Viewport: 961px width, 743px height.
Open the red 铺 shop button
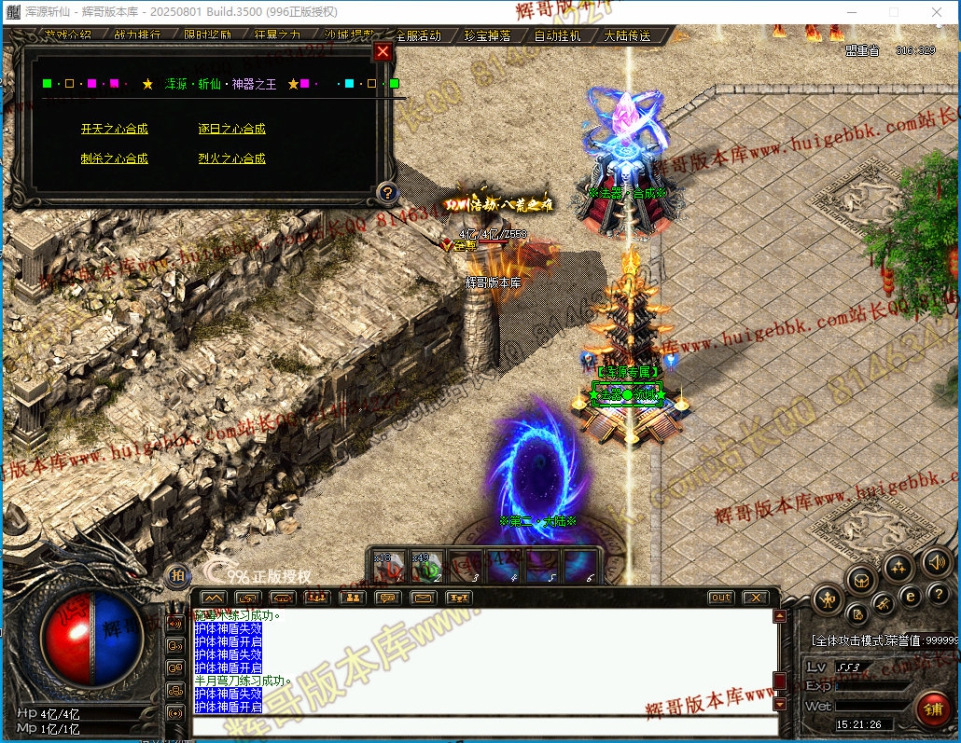pyautogui.click(x=934, y=710)
